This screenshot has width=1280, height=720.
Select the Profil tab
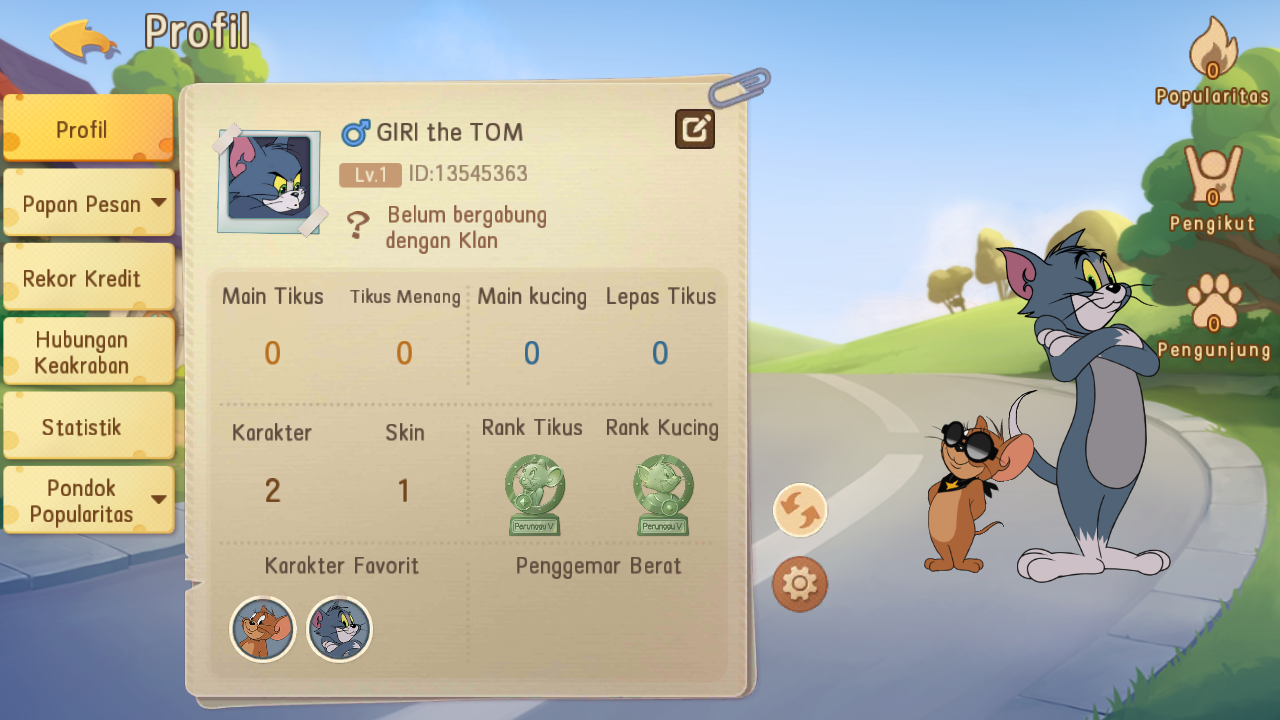tap(88, 129)
